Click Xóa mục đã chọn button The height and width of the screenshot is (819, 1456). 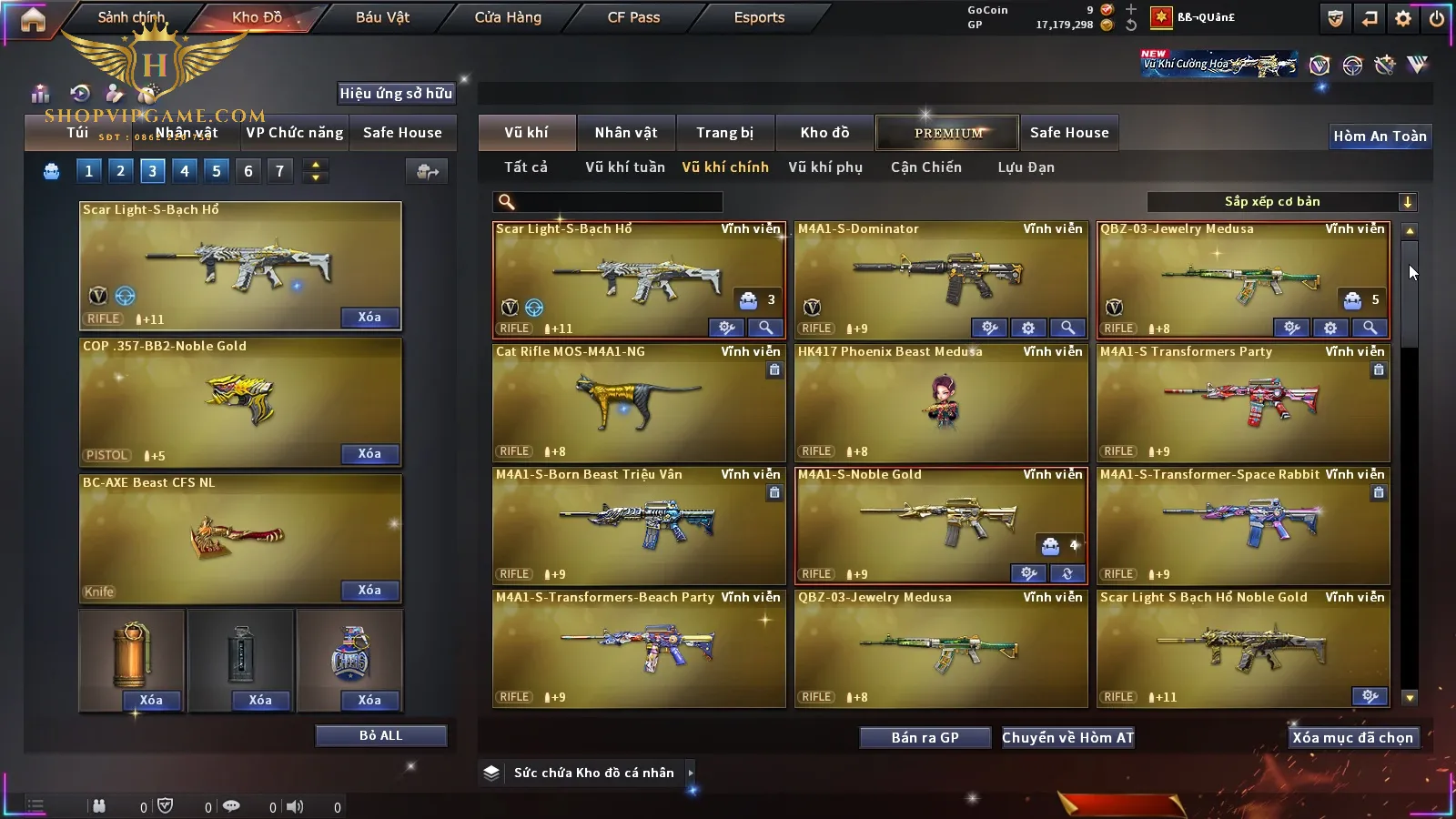1352,737
